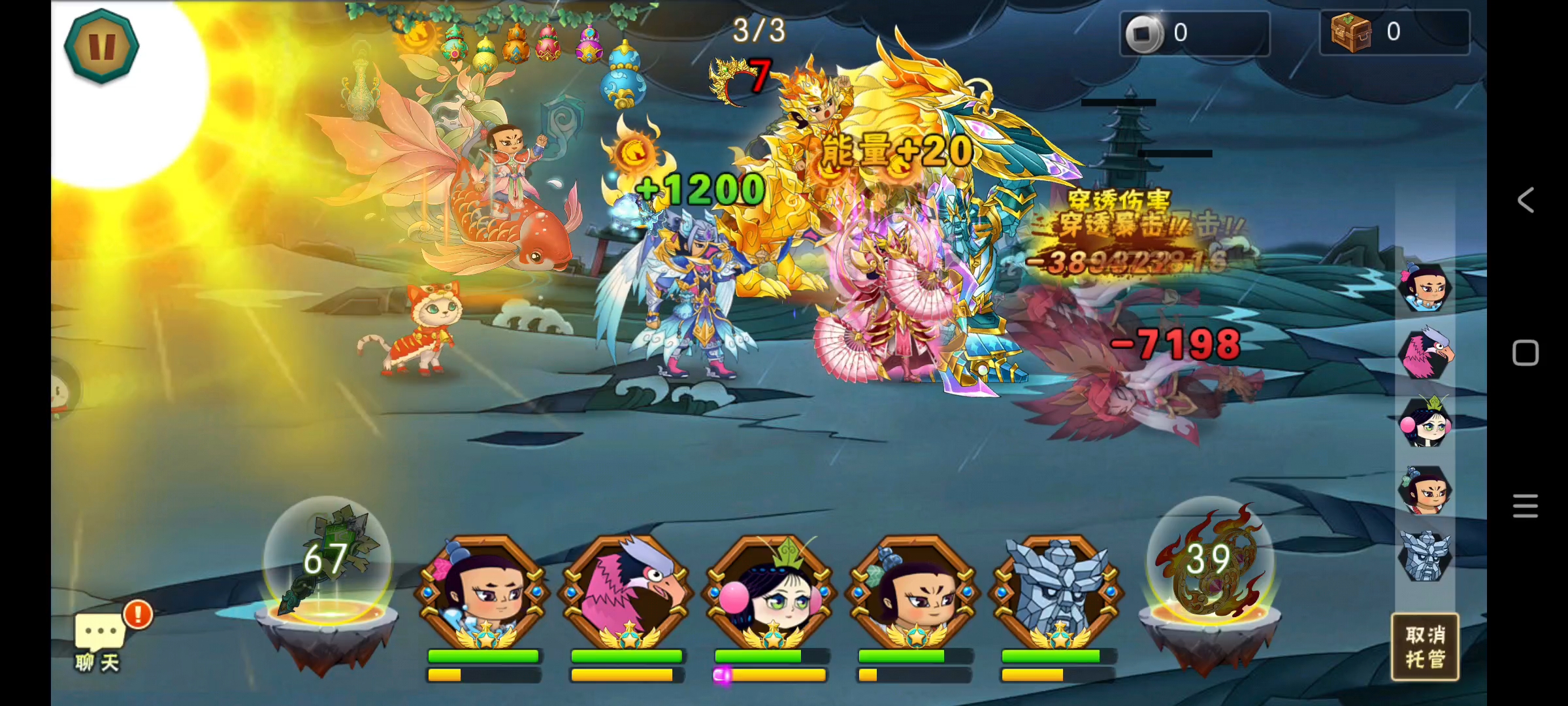
Task: Choose the small pink eagle turn-order icon
Action: [1424, 355]
